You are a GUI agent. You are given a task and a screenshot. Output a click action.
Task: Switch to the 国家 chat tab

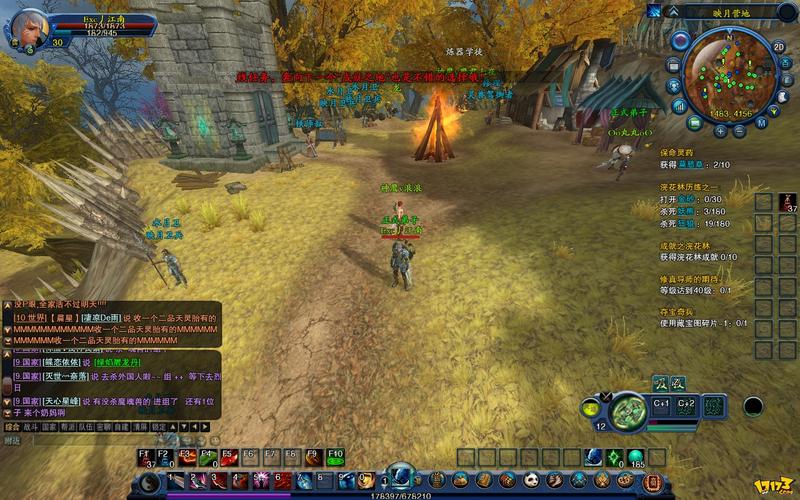49,426
